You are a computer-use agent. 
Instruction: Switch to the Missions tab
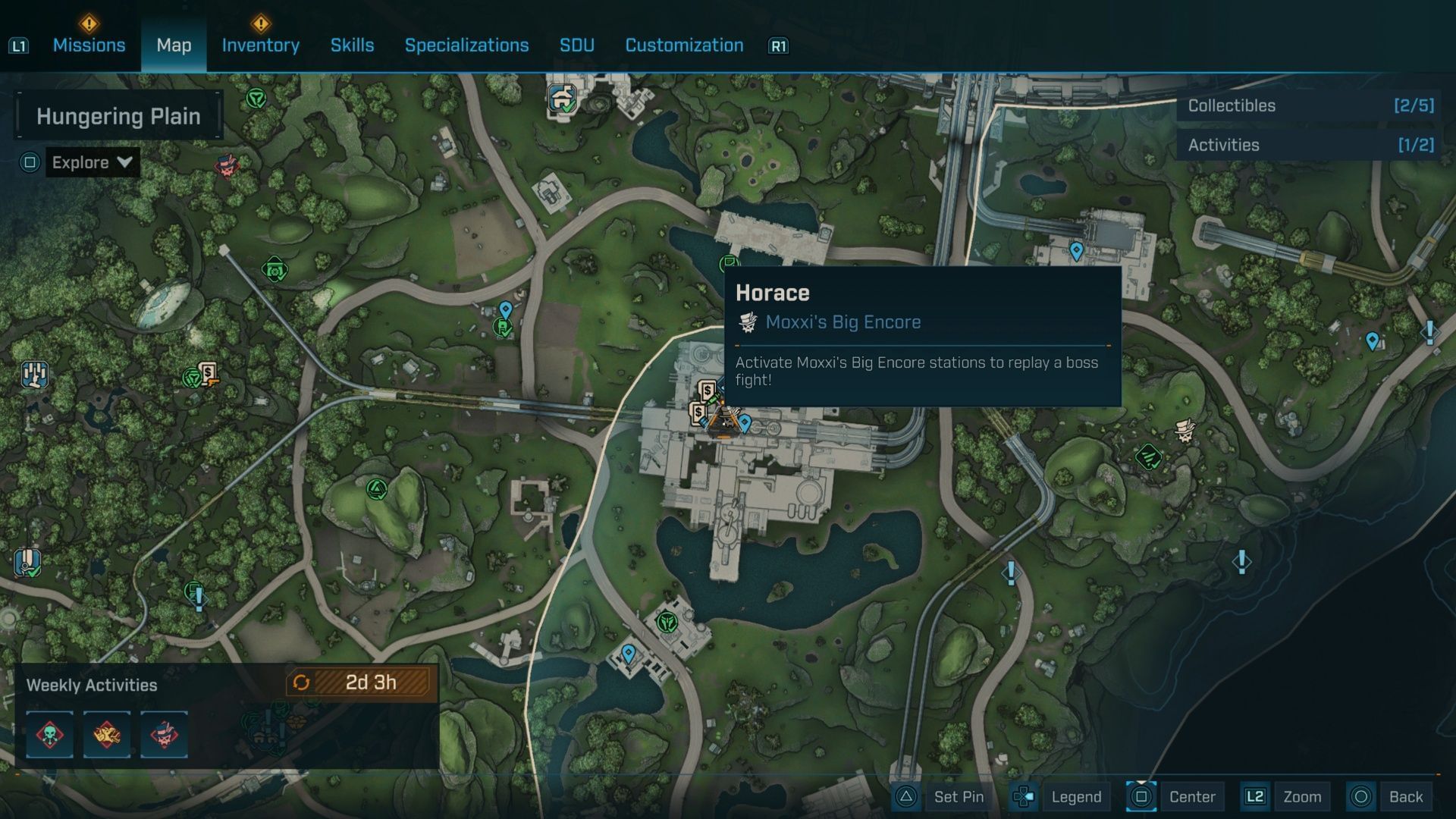[89, 45]
